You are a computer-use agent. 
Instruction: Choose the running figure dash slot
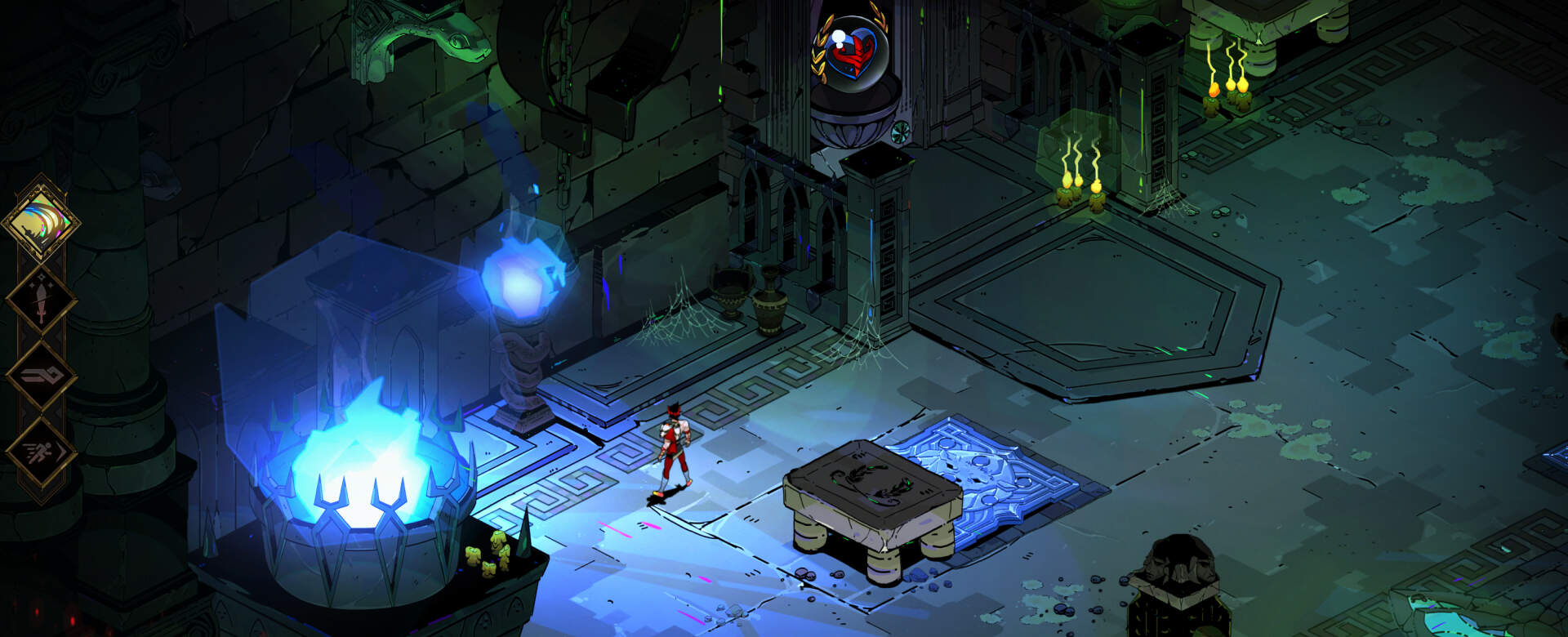[42, 452]
